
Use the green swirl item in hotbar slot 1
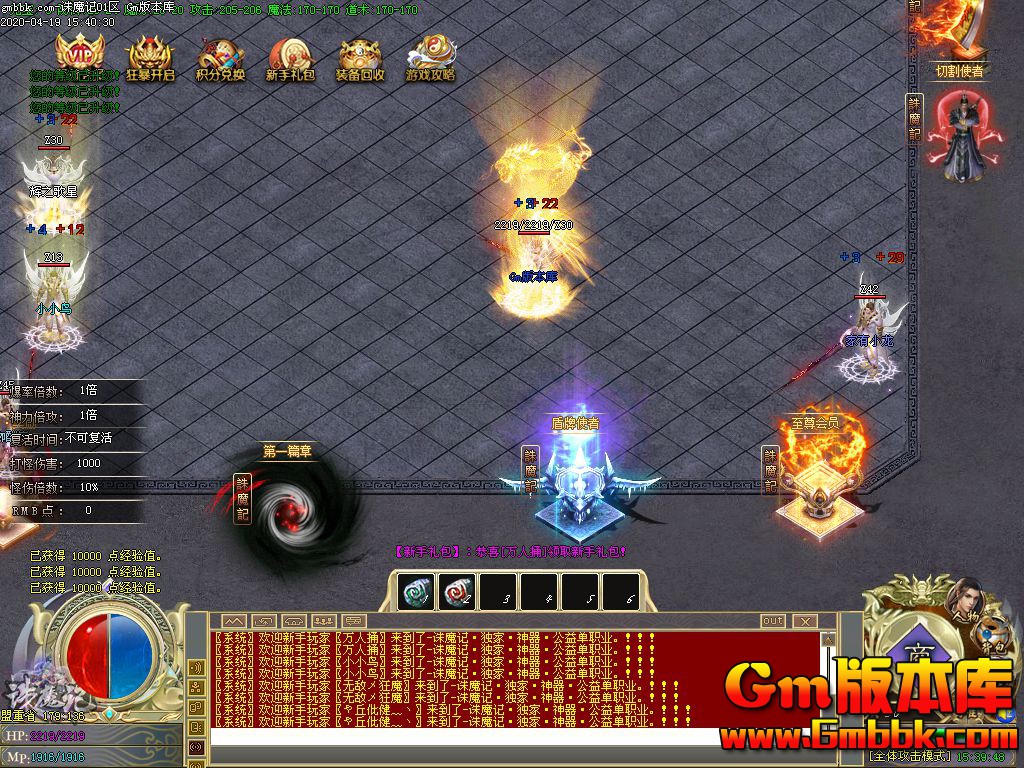coord(416,592)
